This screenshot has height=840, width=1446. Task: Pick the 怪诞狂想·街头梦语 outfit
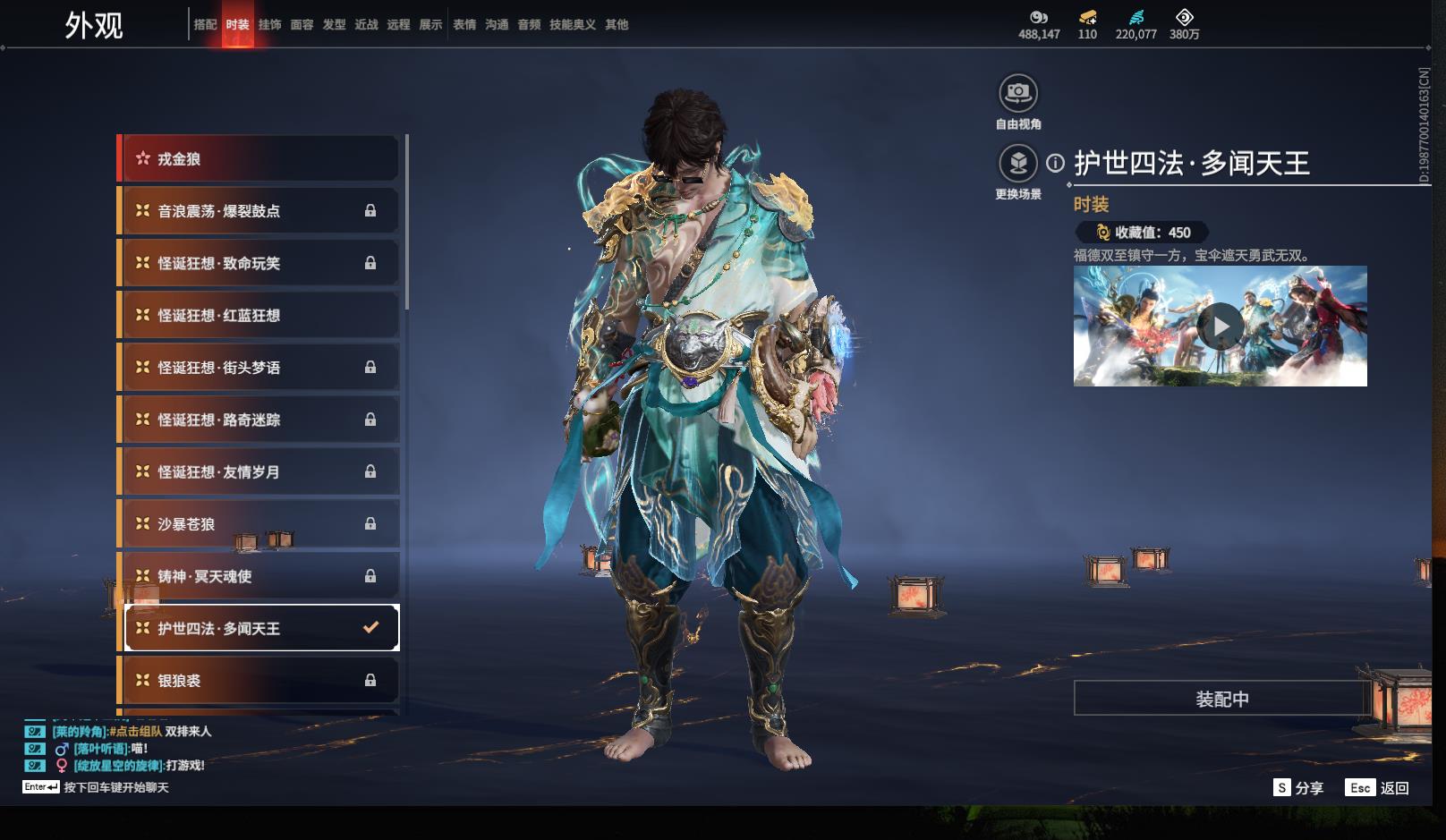(x=259, y=367)
